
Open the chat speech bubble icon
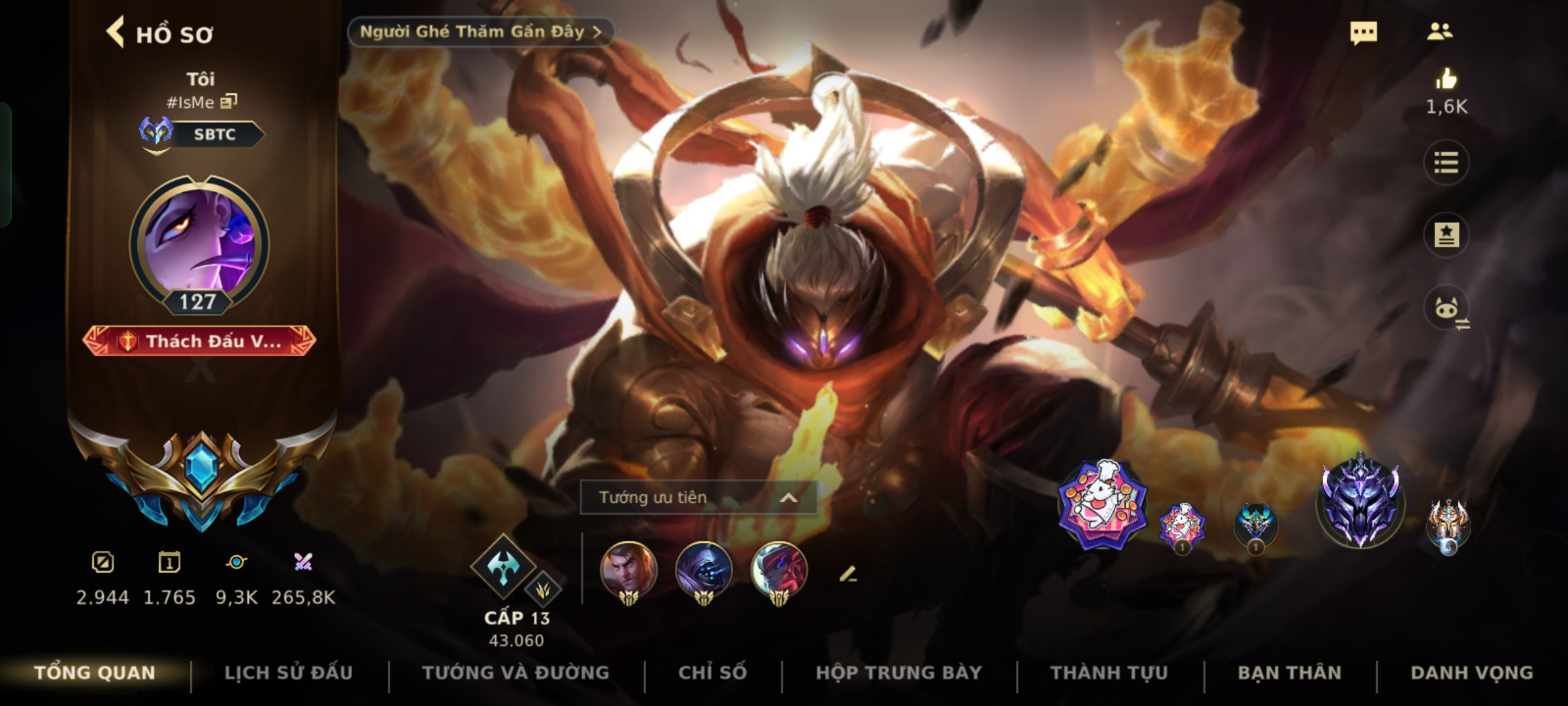[1364, 33]
